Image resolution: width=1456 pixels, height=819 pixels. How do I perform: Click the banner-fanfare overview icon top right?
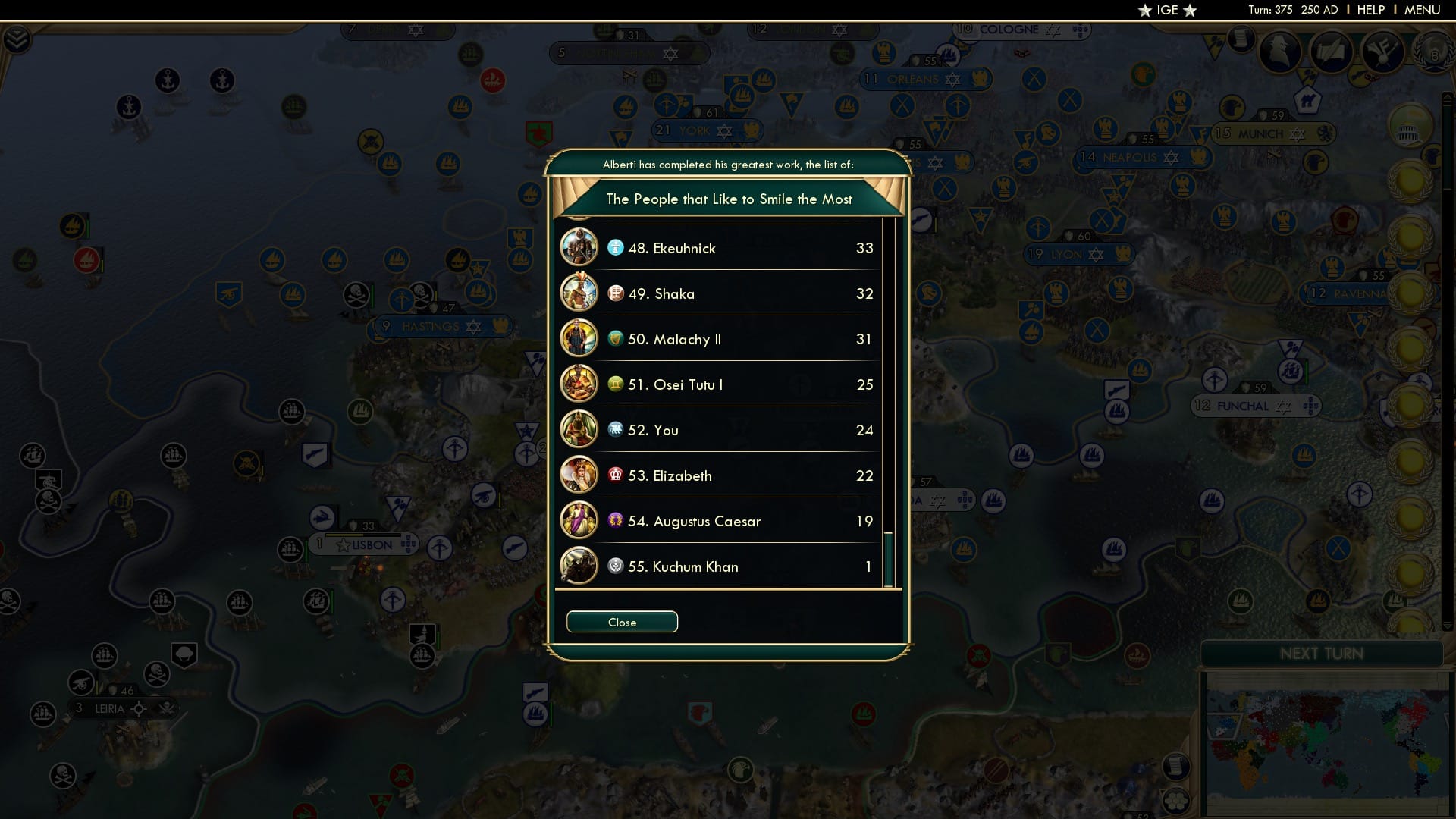point(1382,53)
